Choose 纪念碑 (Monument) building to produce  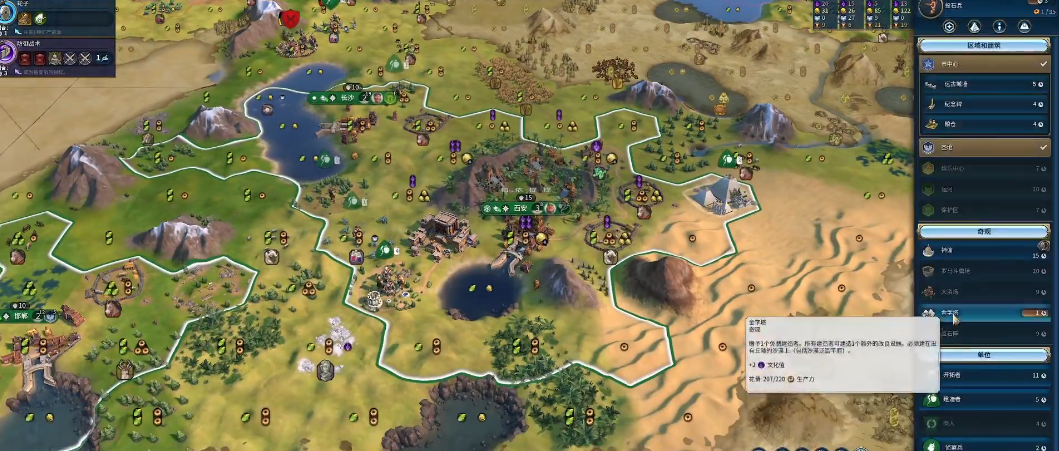pyautogui.click(x=982, y=104)
